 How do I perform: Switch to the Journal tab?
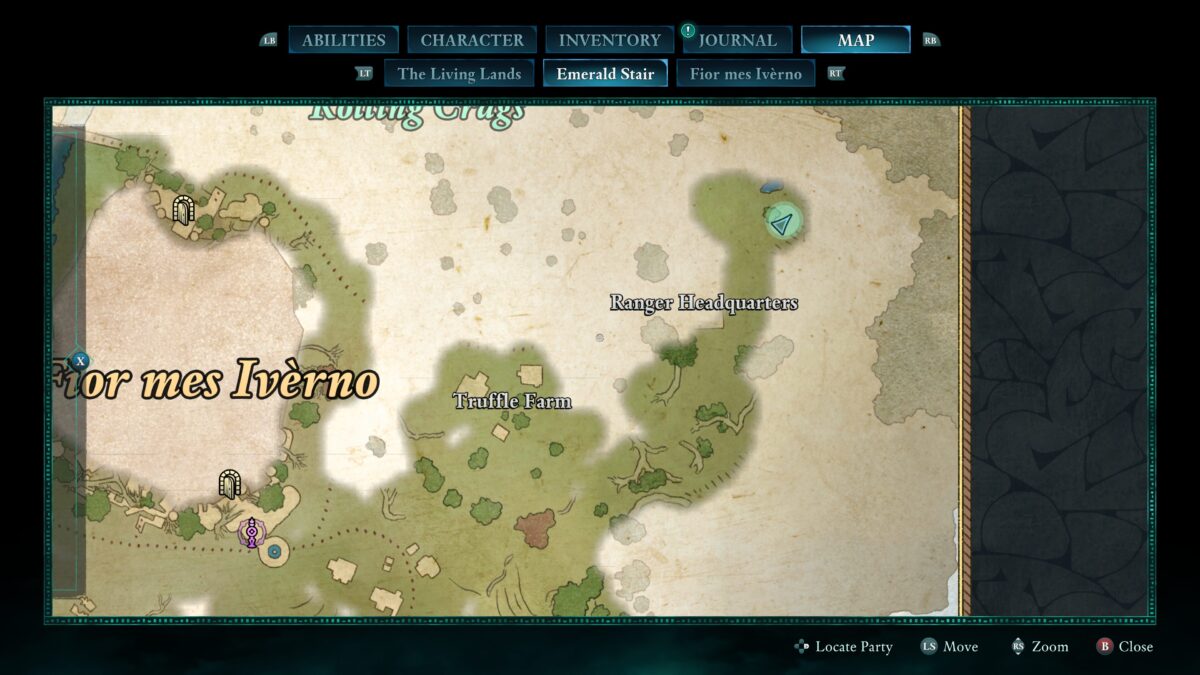[x=737, y=40]
